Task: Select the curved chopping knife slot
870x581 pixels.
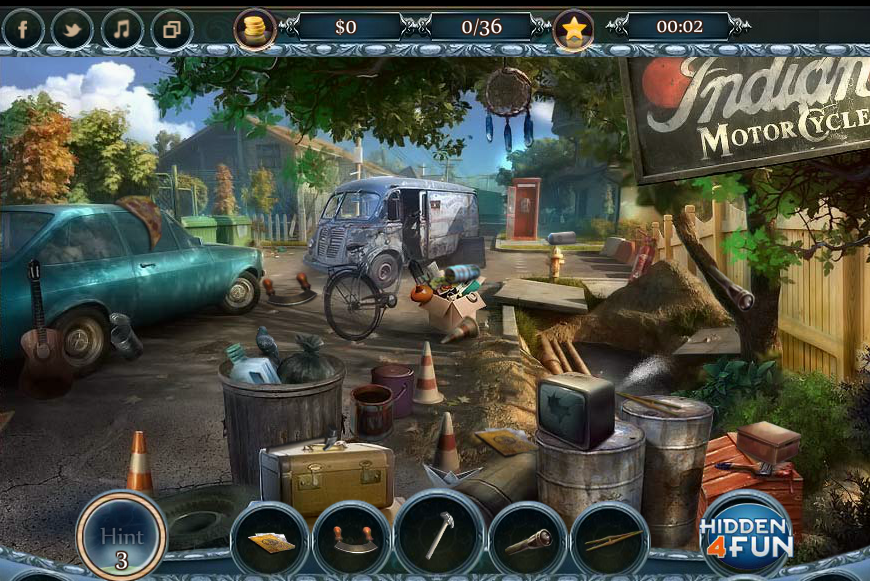Action: pyautogui.click(x=352, y=541)
